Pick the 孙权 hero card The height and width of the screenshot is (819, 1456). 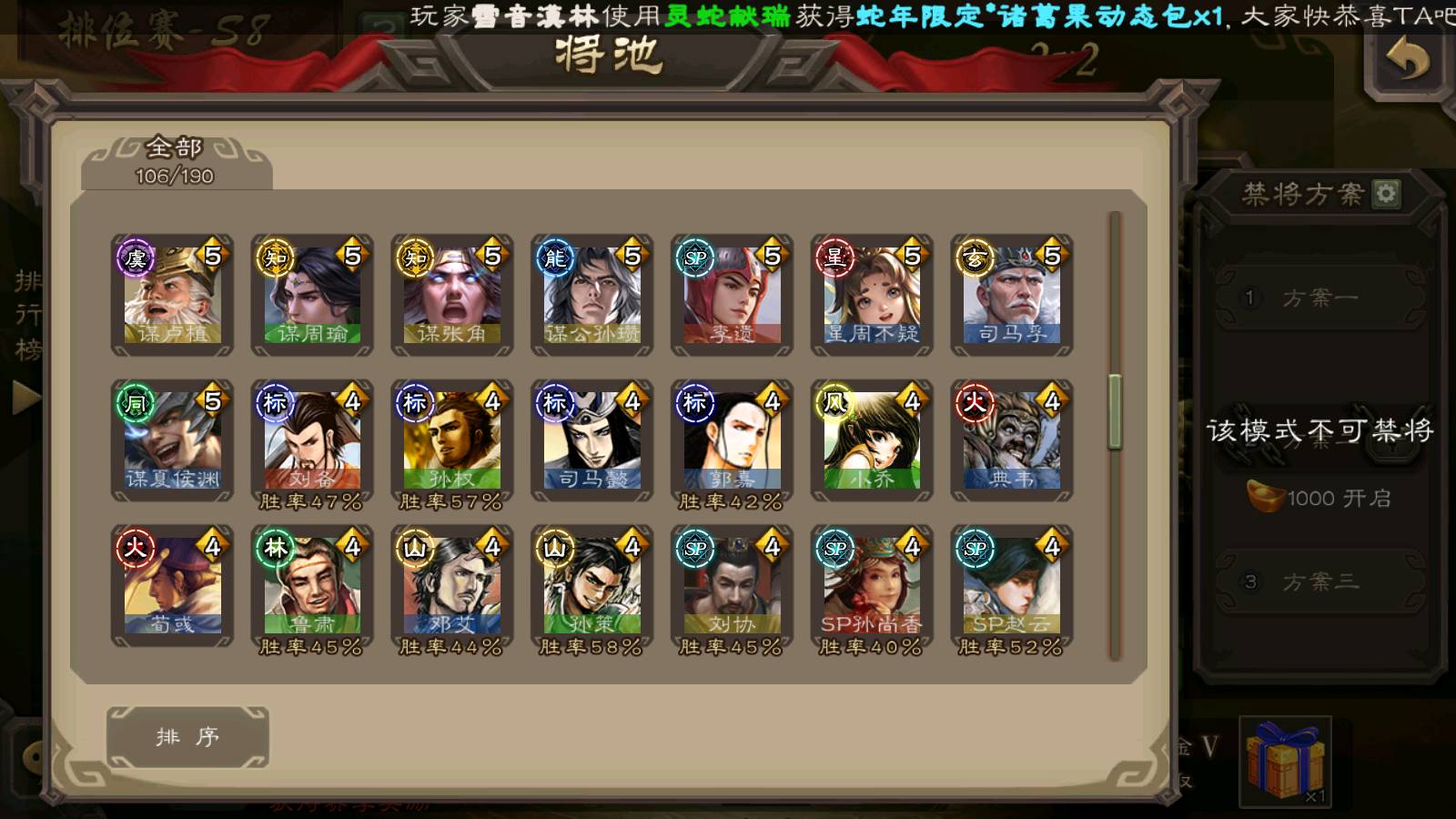(452, 440)
